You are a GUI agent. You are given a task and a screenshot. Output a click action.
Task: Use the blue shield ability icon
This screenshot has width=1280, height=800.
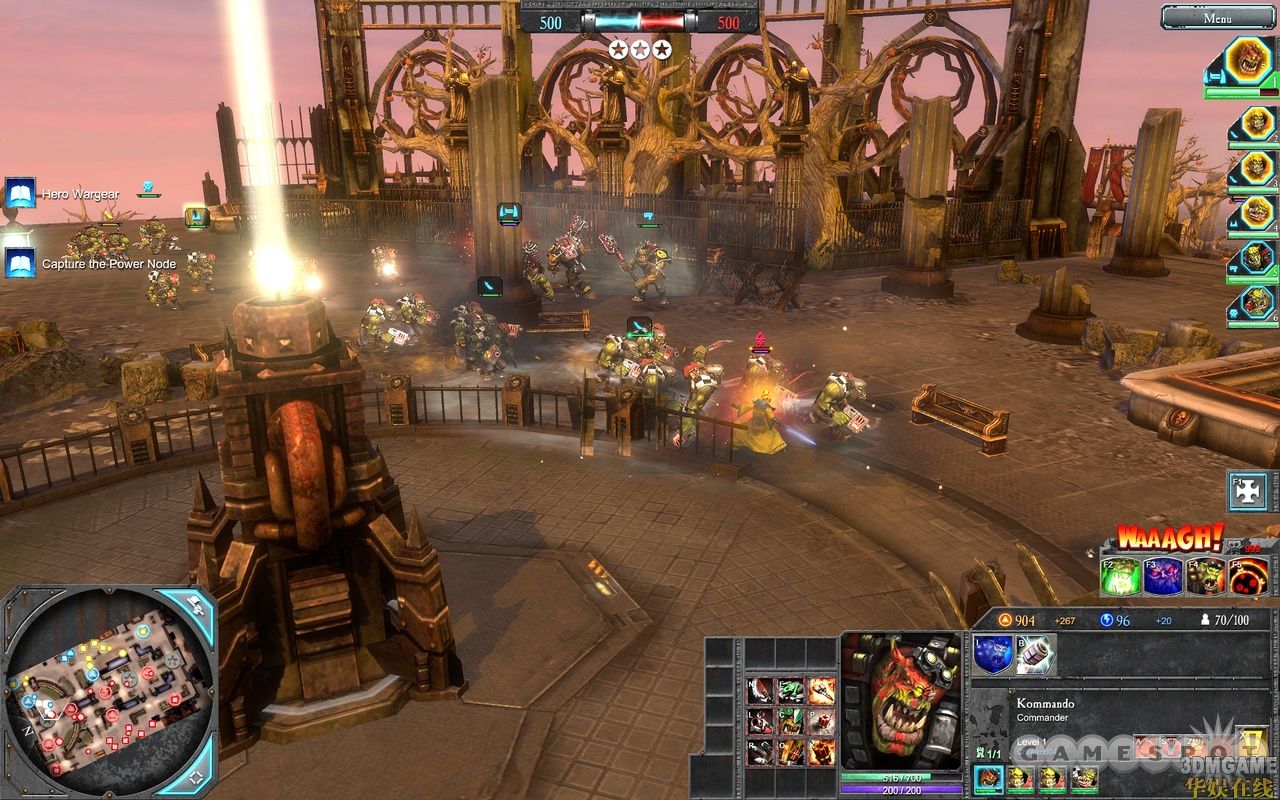click(x=993, y=654)
